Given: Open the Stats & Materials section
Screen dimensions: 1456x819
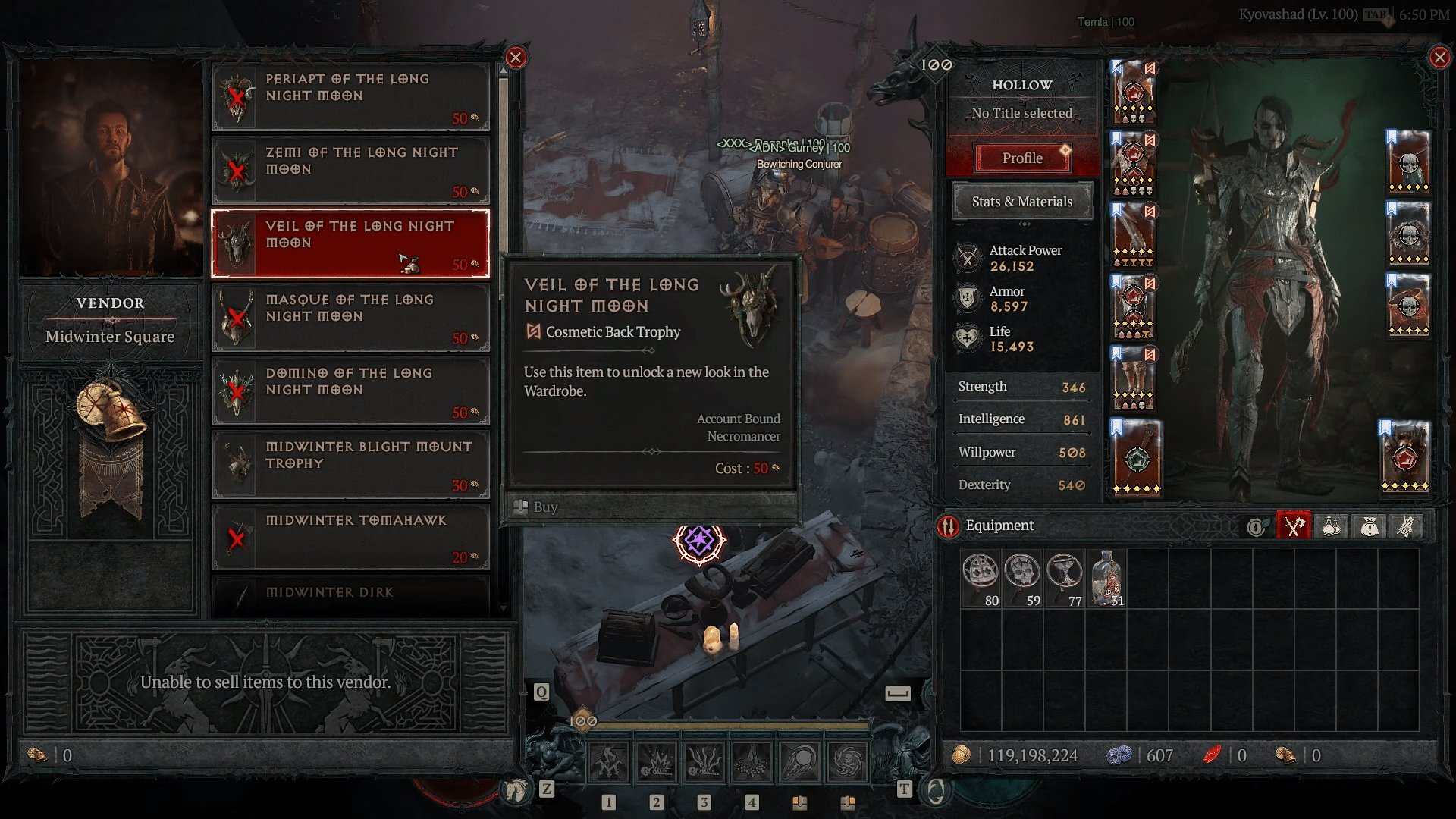Looking at the screenshot, I should [1021, 202].
